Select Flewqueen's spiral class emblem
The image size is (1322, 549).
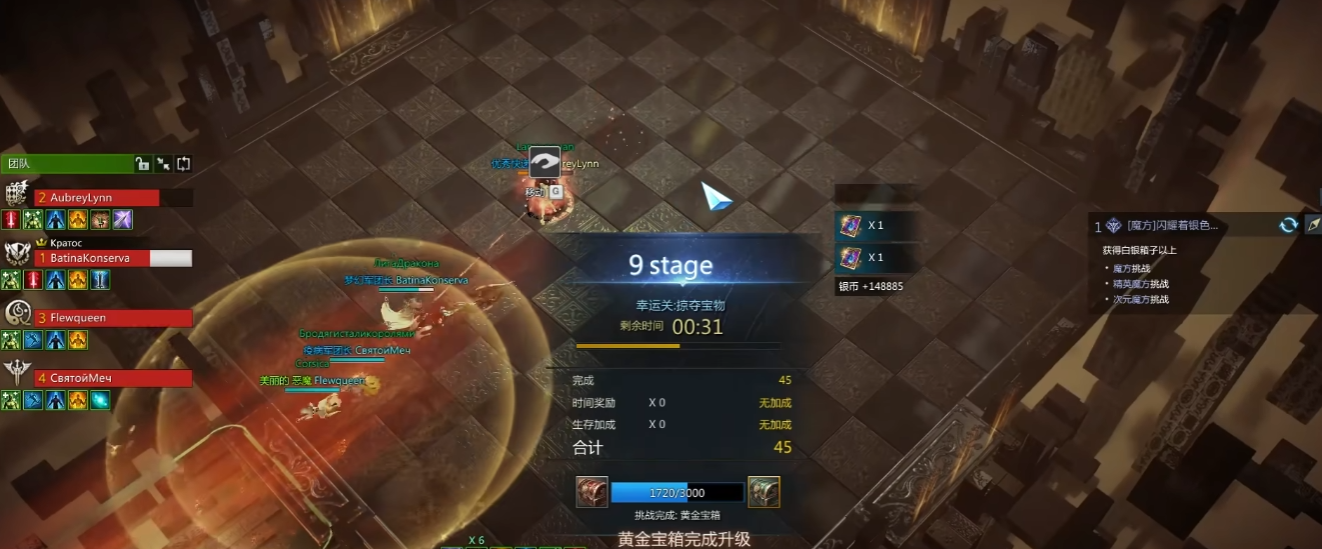pos(17,314)
